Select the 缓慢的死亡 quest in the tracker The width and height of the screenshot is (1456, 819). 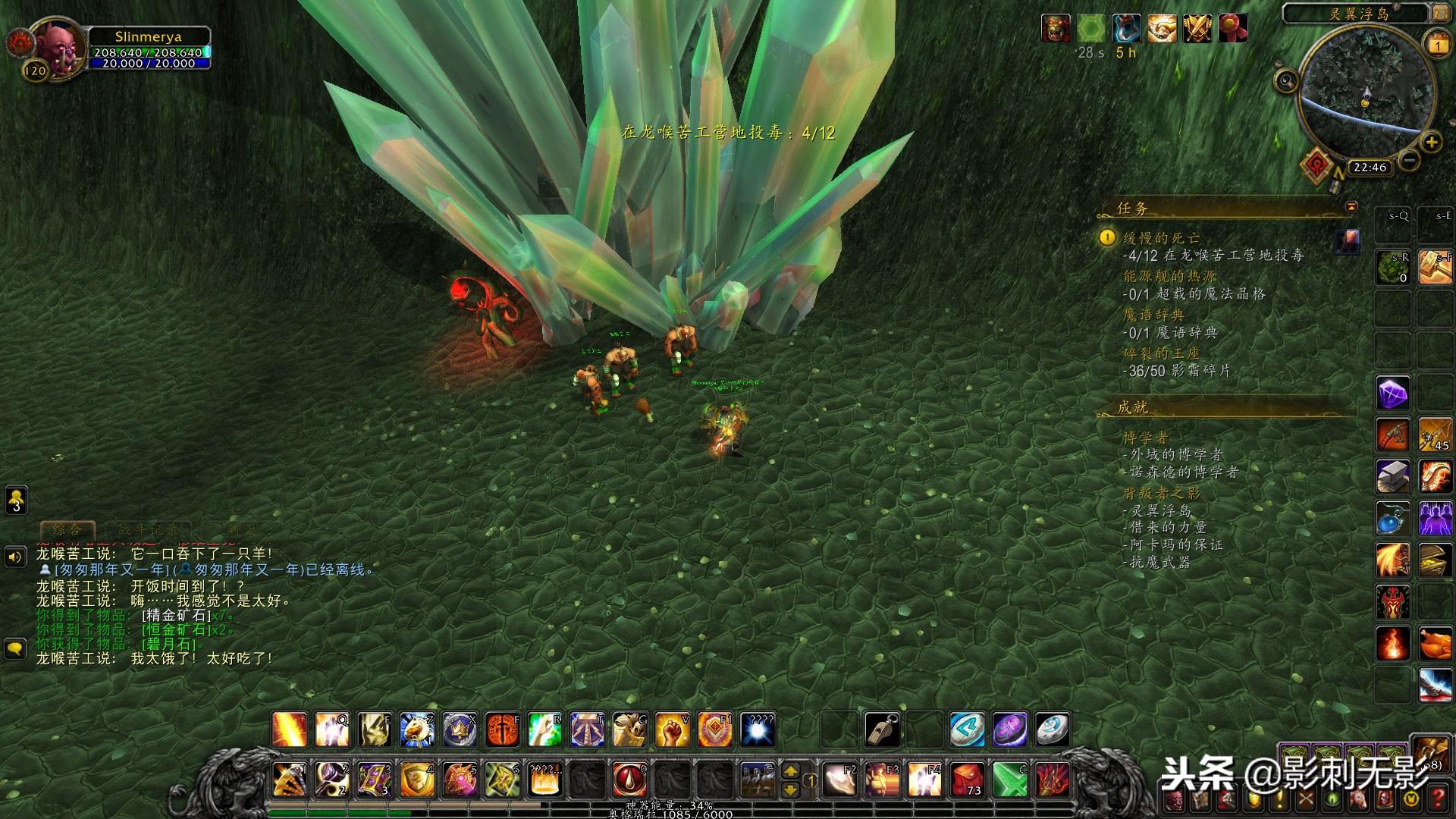pos(1161,238)
